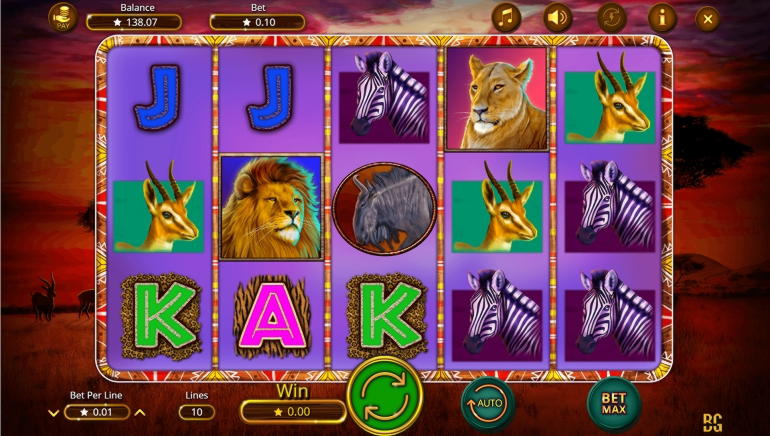This screenshot has height=436, width=770.
Task: Activate AUTO spin mode
Action: (488, 404)
